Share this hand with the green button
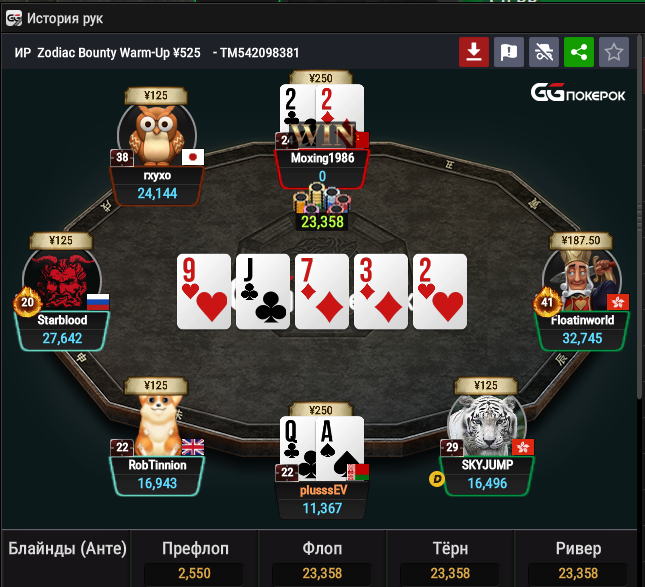 [578, 52]
